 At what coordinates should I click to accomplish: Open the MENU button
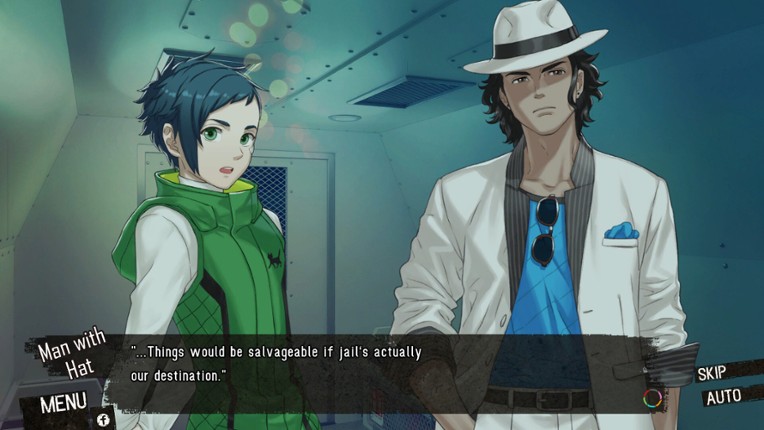pyautogui.click(x=62, y=404)
